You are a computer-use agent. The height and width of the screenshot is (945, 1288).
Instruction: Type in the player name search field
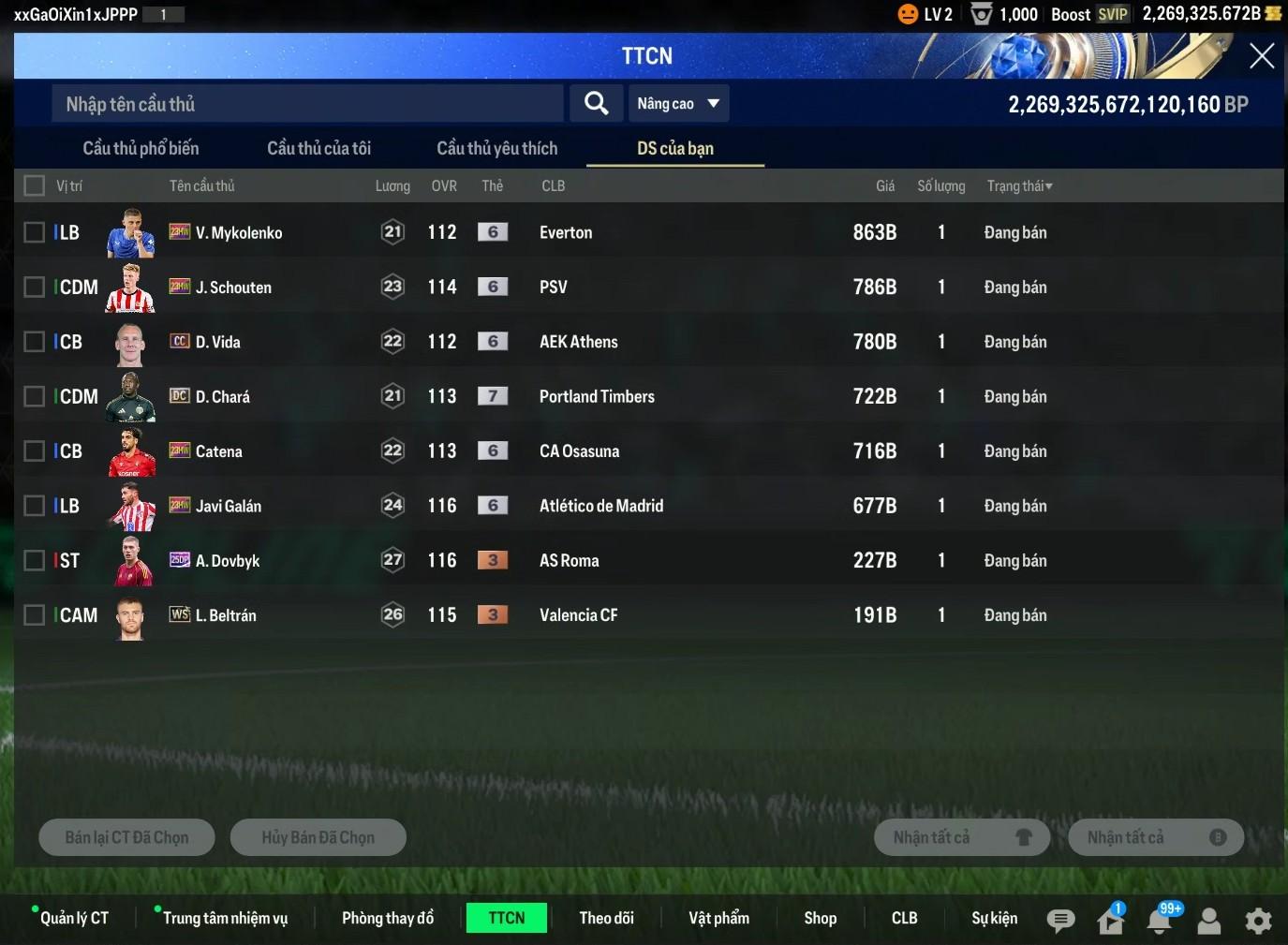tap(307, 104)
